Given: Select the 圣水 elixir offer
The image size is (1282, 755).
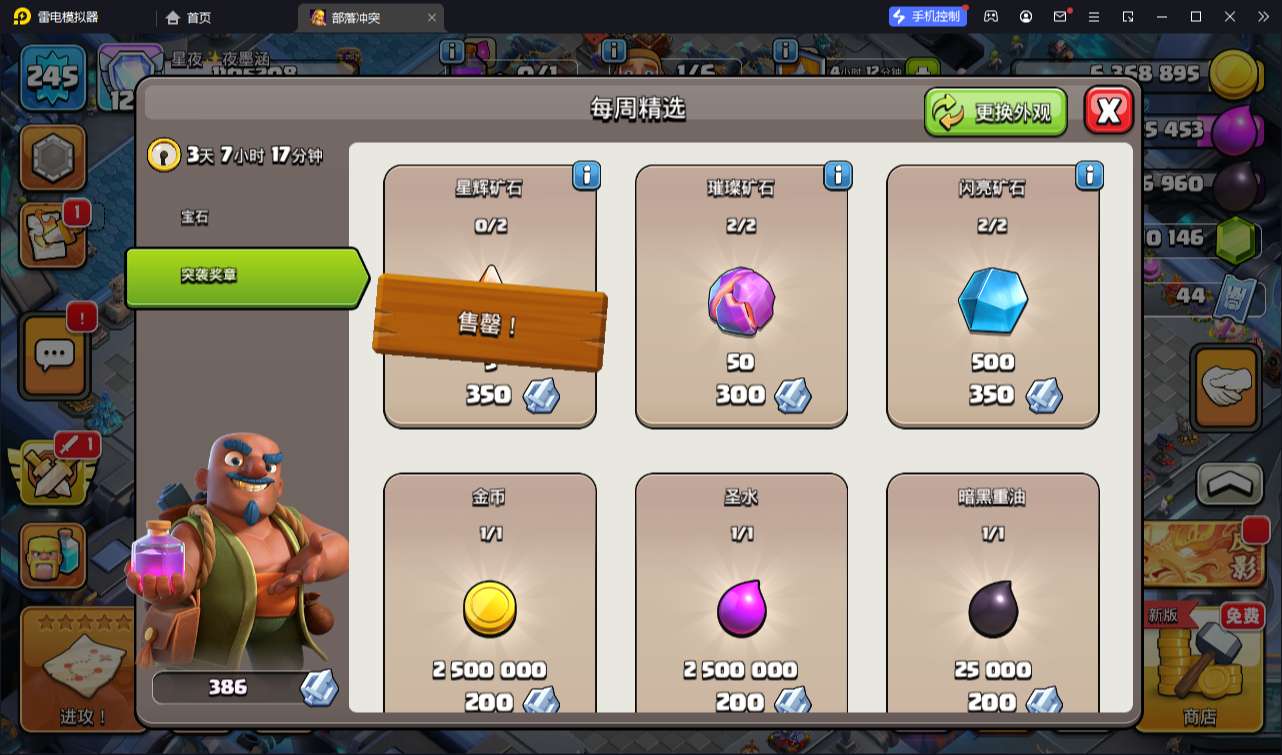Looking at the screenshot, I should coord(741,600).
